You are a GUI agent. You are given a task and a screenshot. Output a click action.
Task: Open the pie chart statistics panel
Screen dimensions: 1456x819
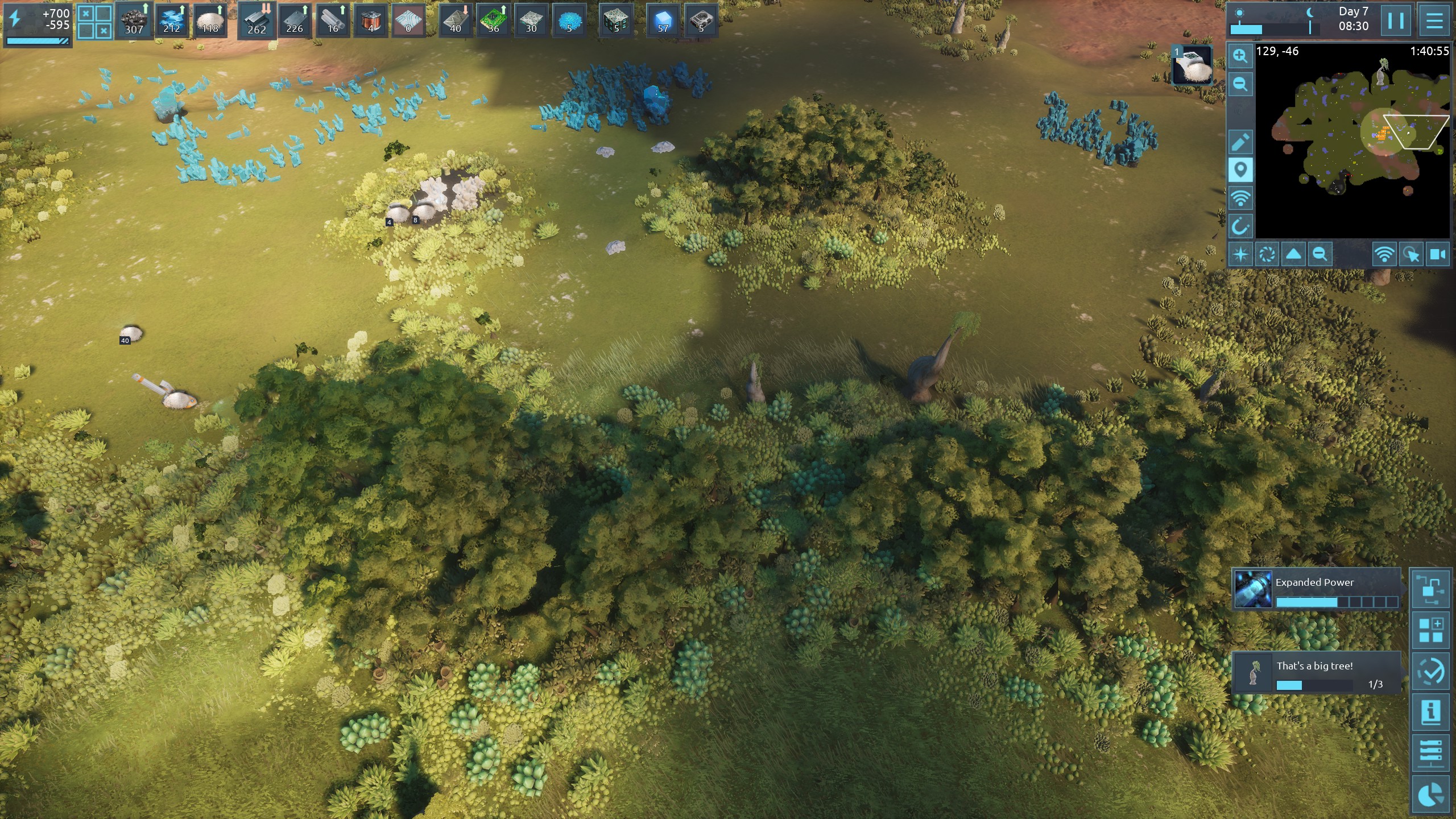[x=1430, y=794]
